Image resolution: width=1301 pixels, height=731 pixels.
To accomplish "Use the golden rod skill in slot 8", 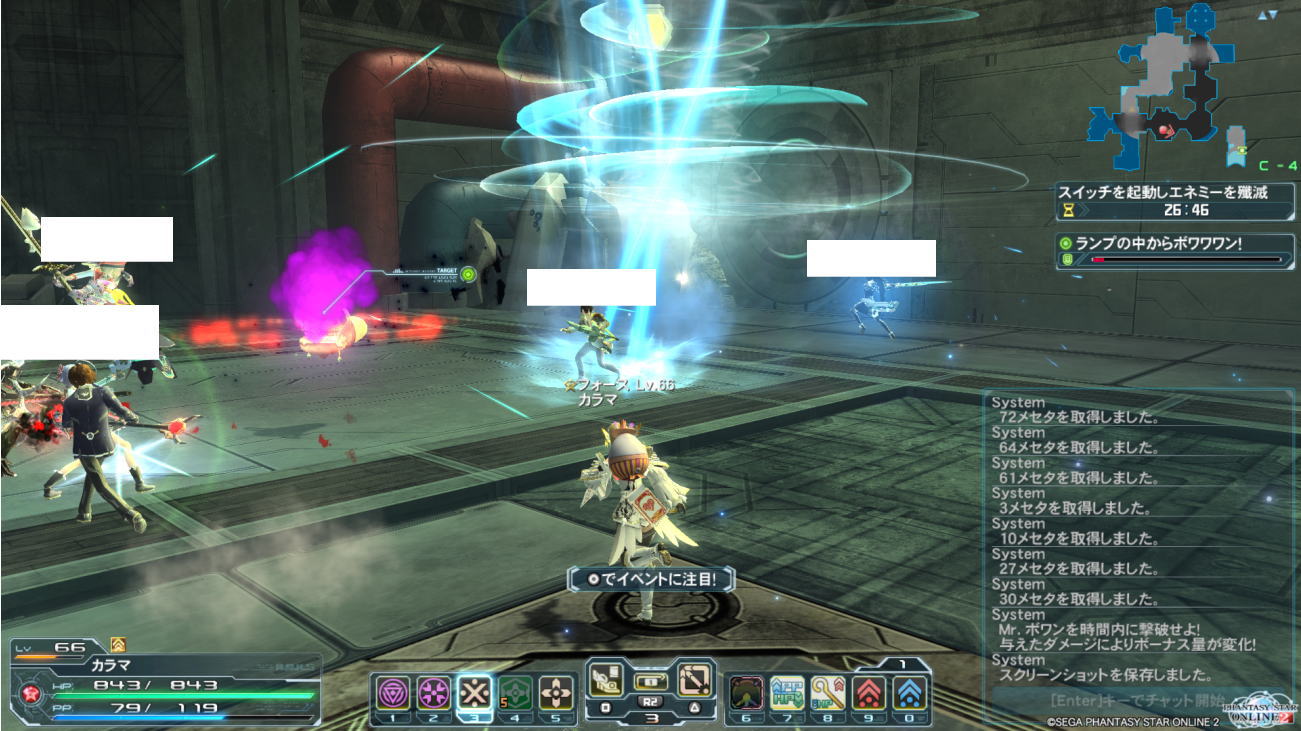I will [x=829, y=693].
